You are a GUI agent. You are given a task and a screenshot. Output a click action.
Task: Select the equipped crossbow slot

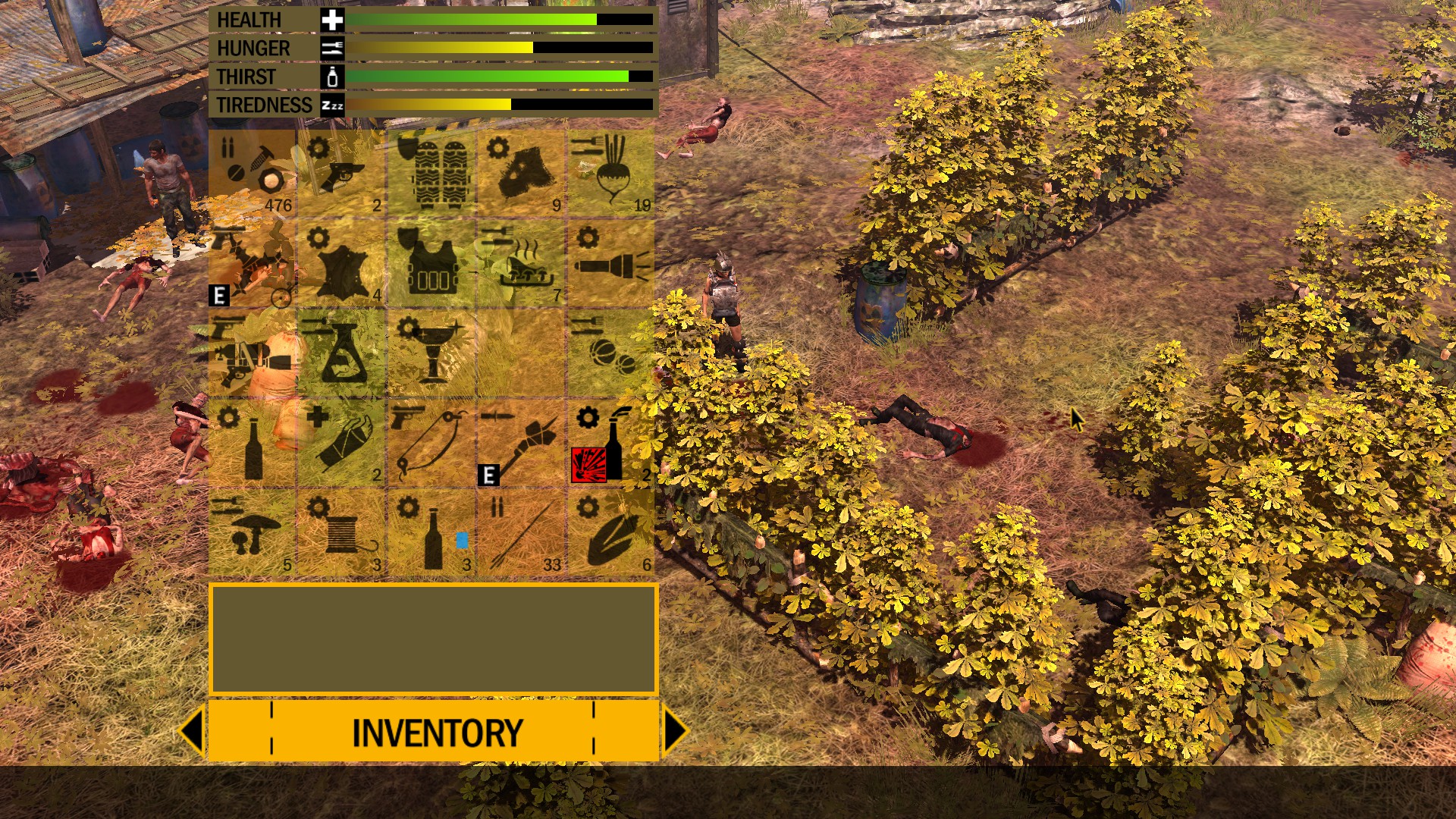click(x=253, y=264)
